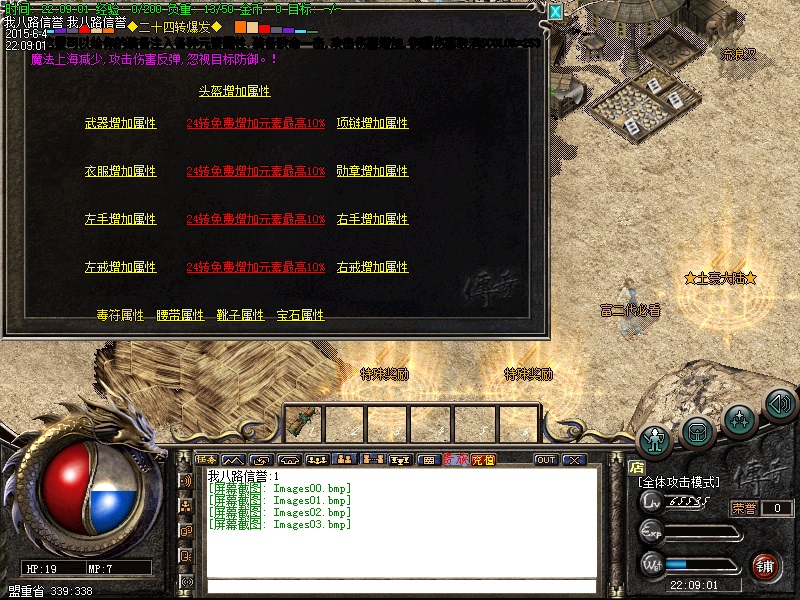The height and width of the screenshot is (600, 800).
Task: Select 靴子属性 boots attributes
Action: (241, 315)
